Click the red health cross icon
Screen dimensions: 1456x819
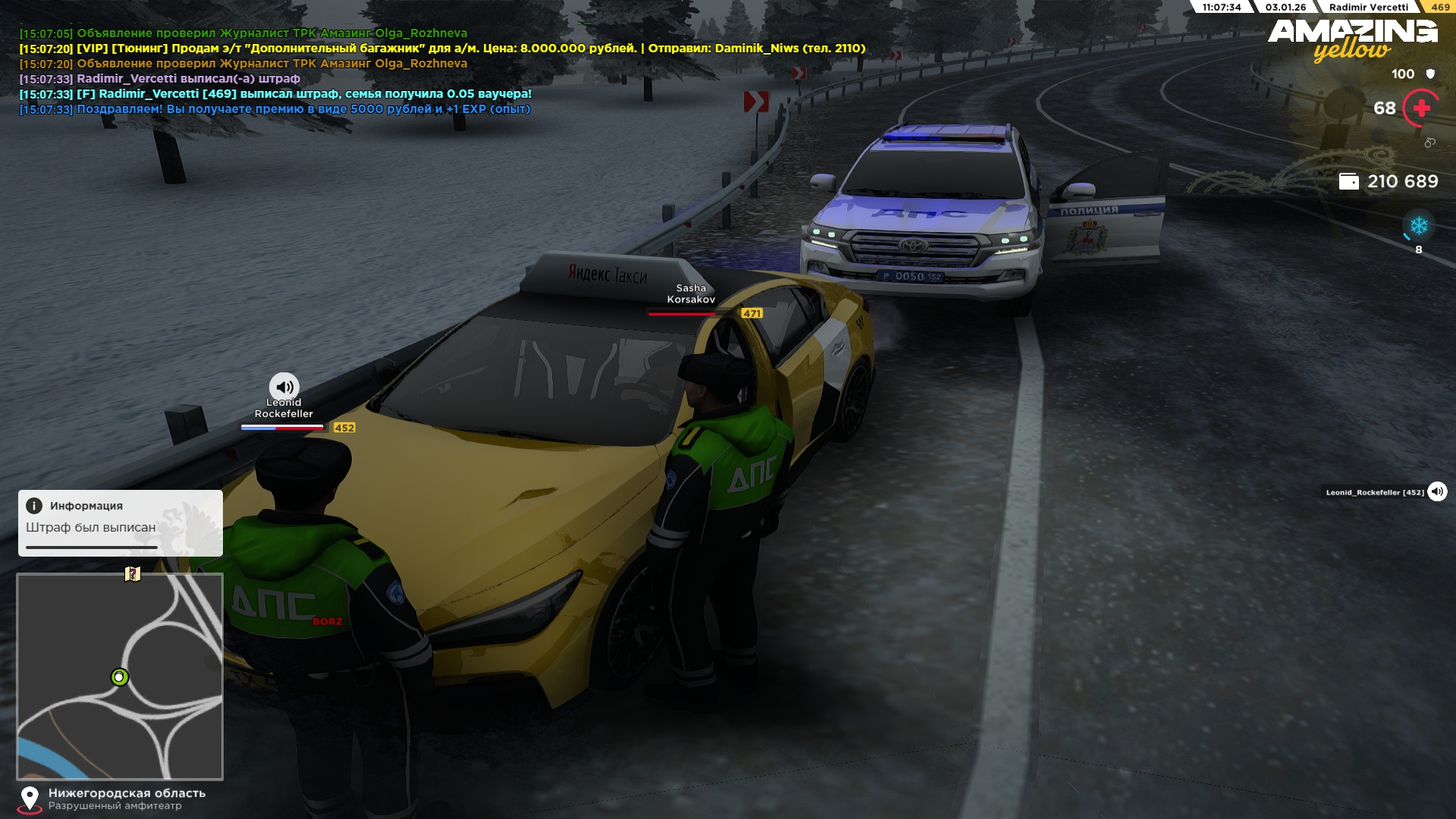coord(1421,108)
